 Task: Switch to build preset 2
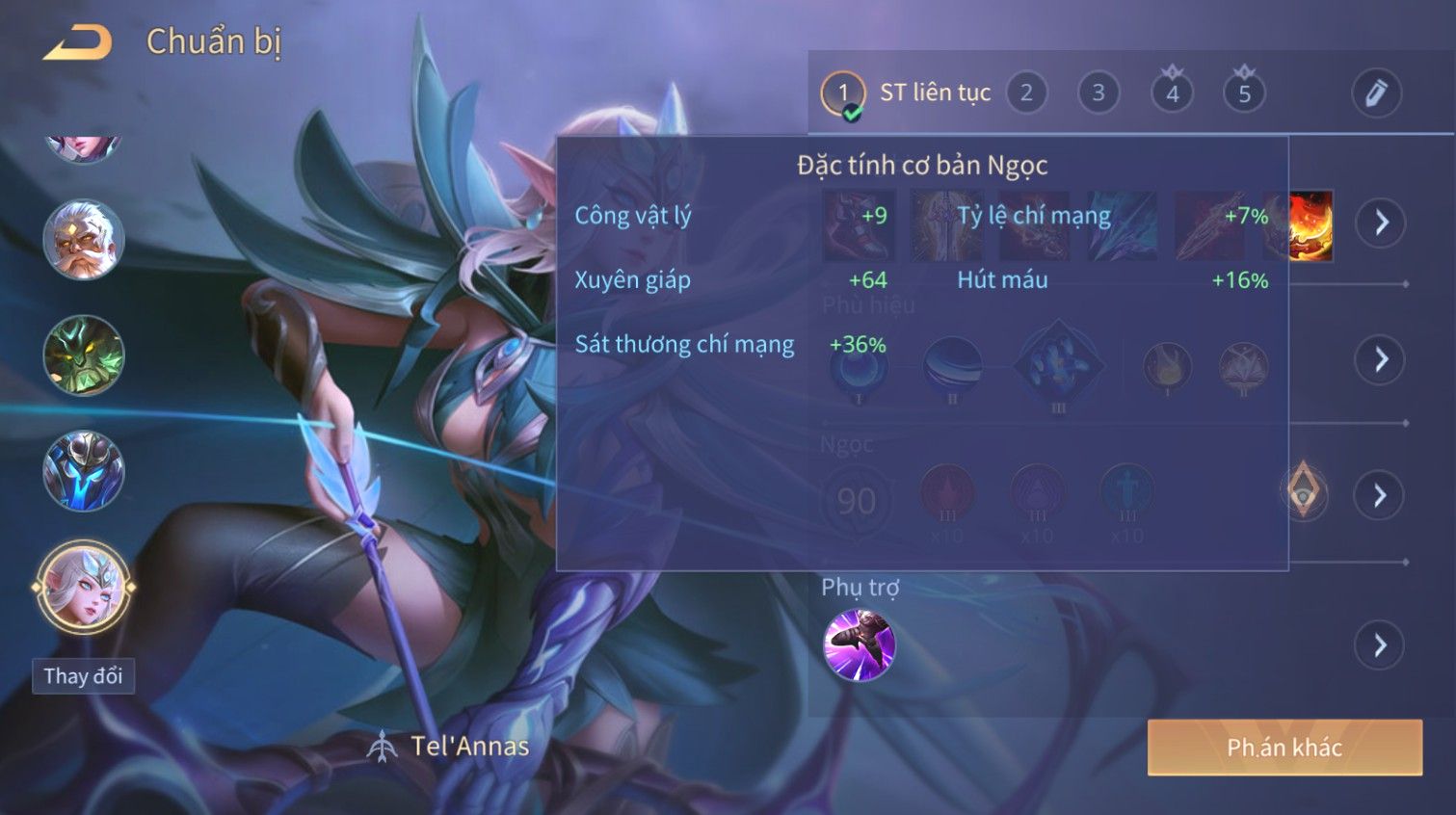point(1026,93)
